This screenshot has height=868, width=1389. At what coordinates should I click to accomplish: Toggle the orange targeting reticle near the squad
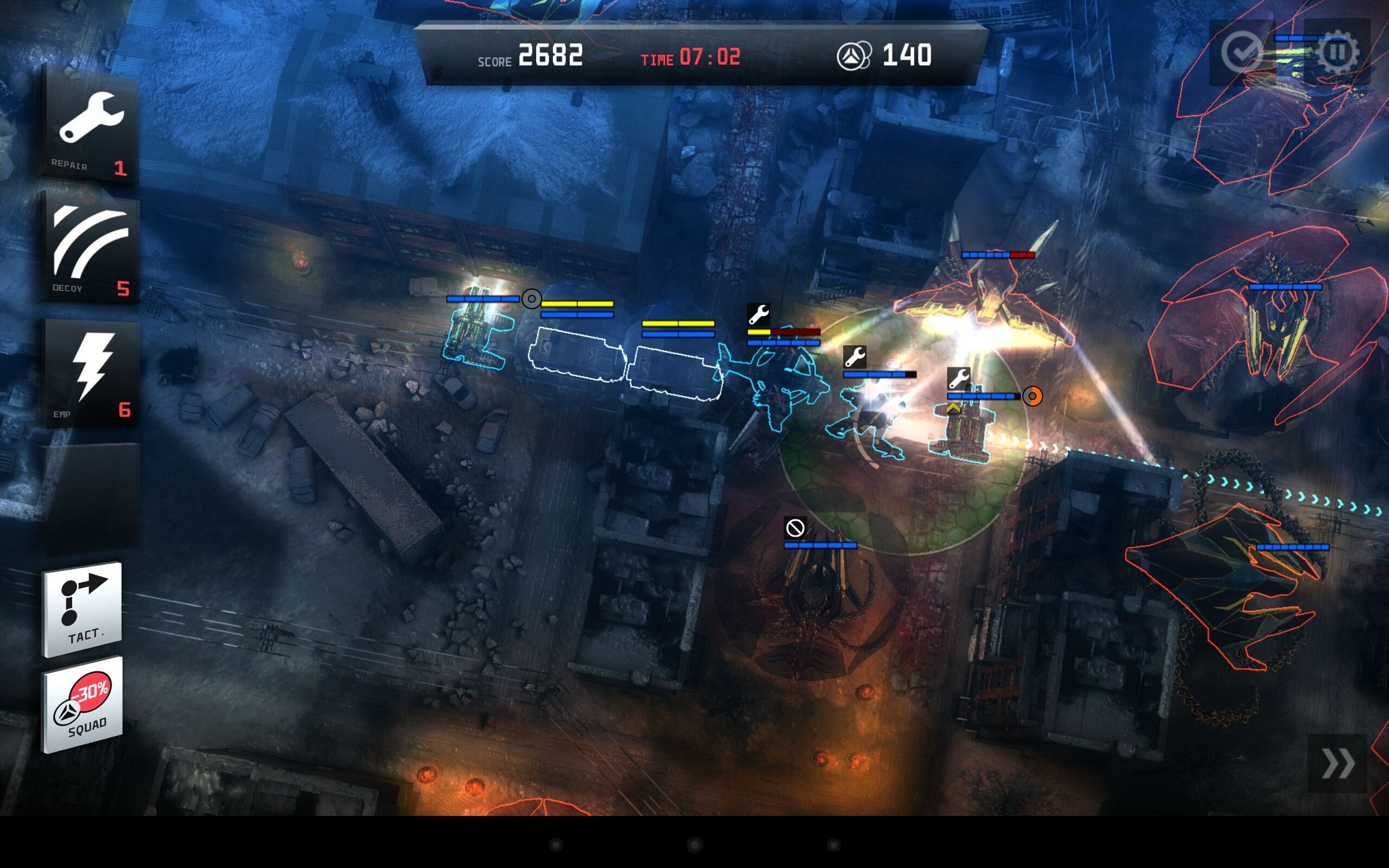[x=1033, y=397]
